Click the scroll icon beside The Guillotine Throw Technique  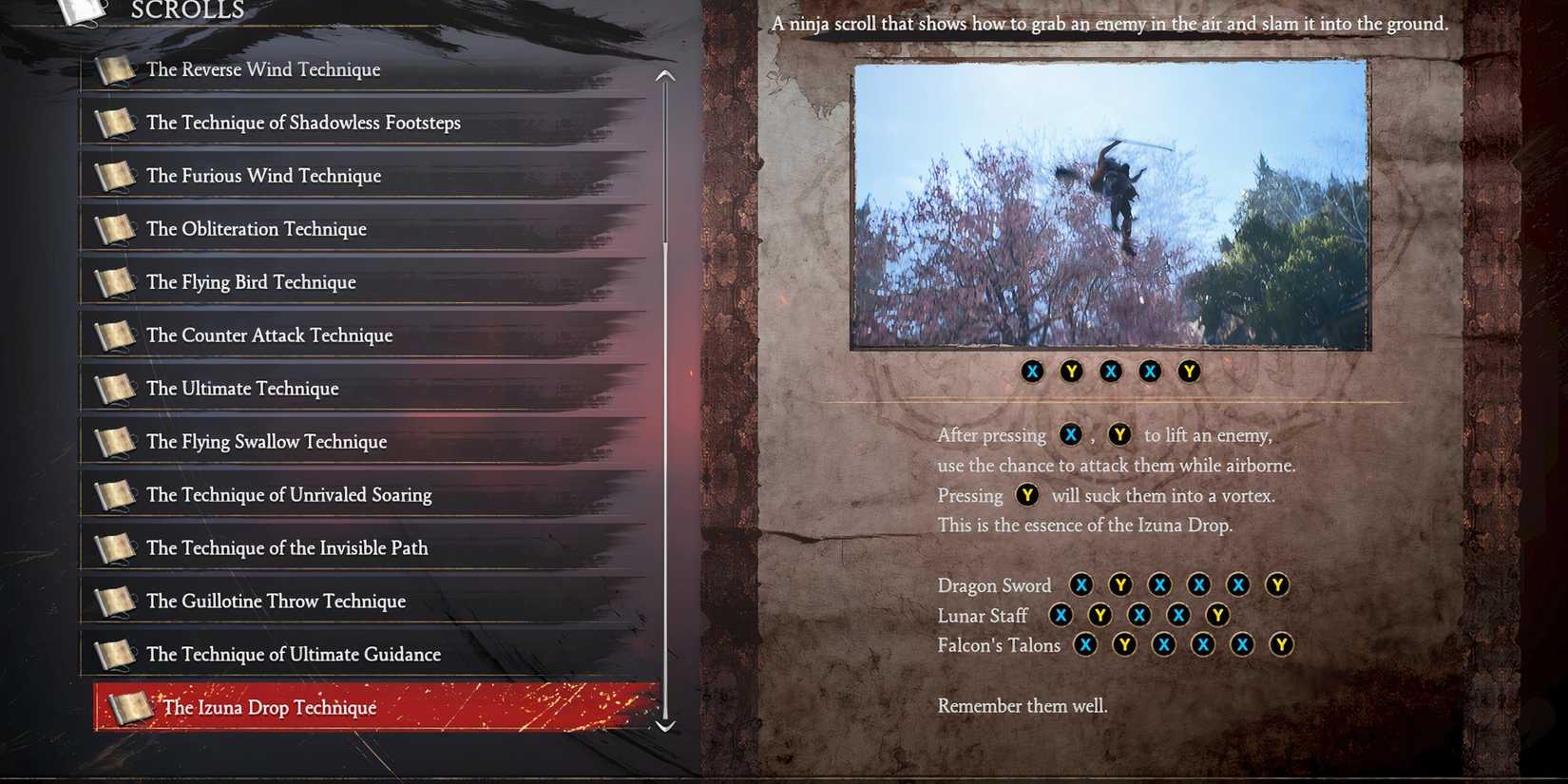tap(115, 600)
